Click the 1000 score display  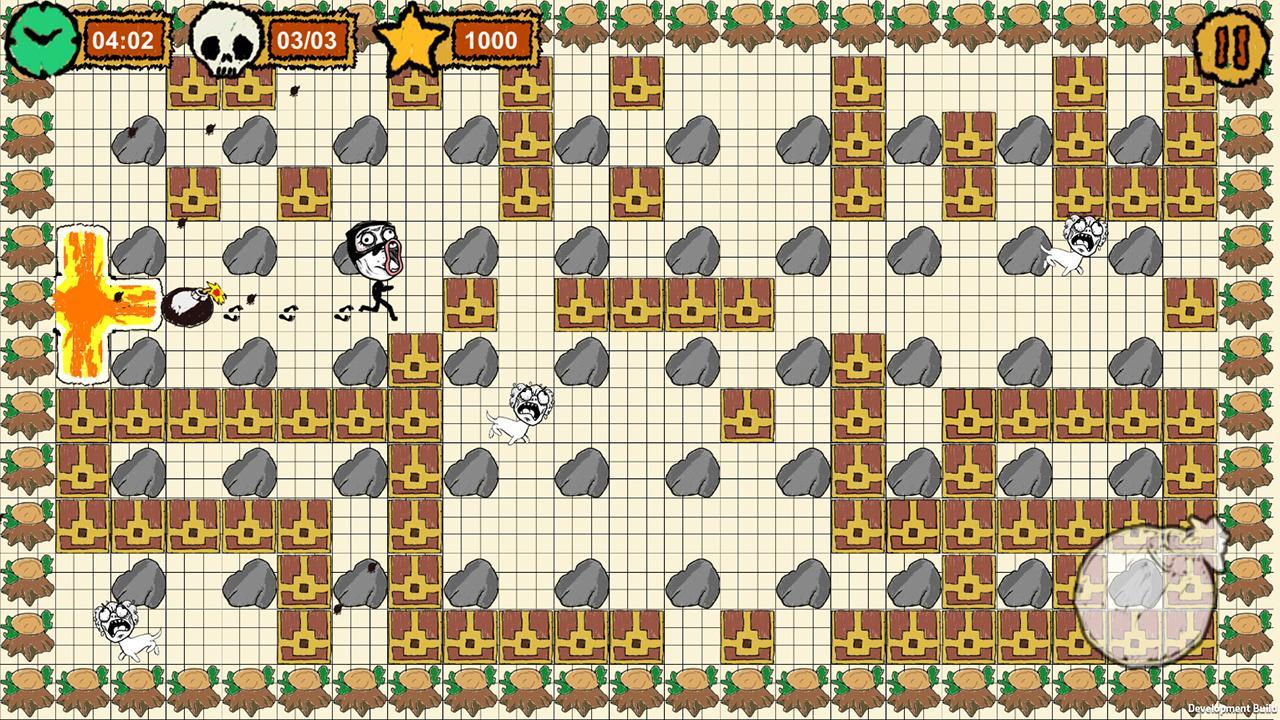point(490,40)
